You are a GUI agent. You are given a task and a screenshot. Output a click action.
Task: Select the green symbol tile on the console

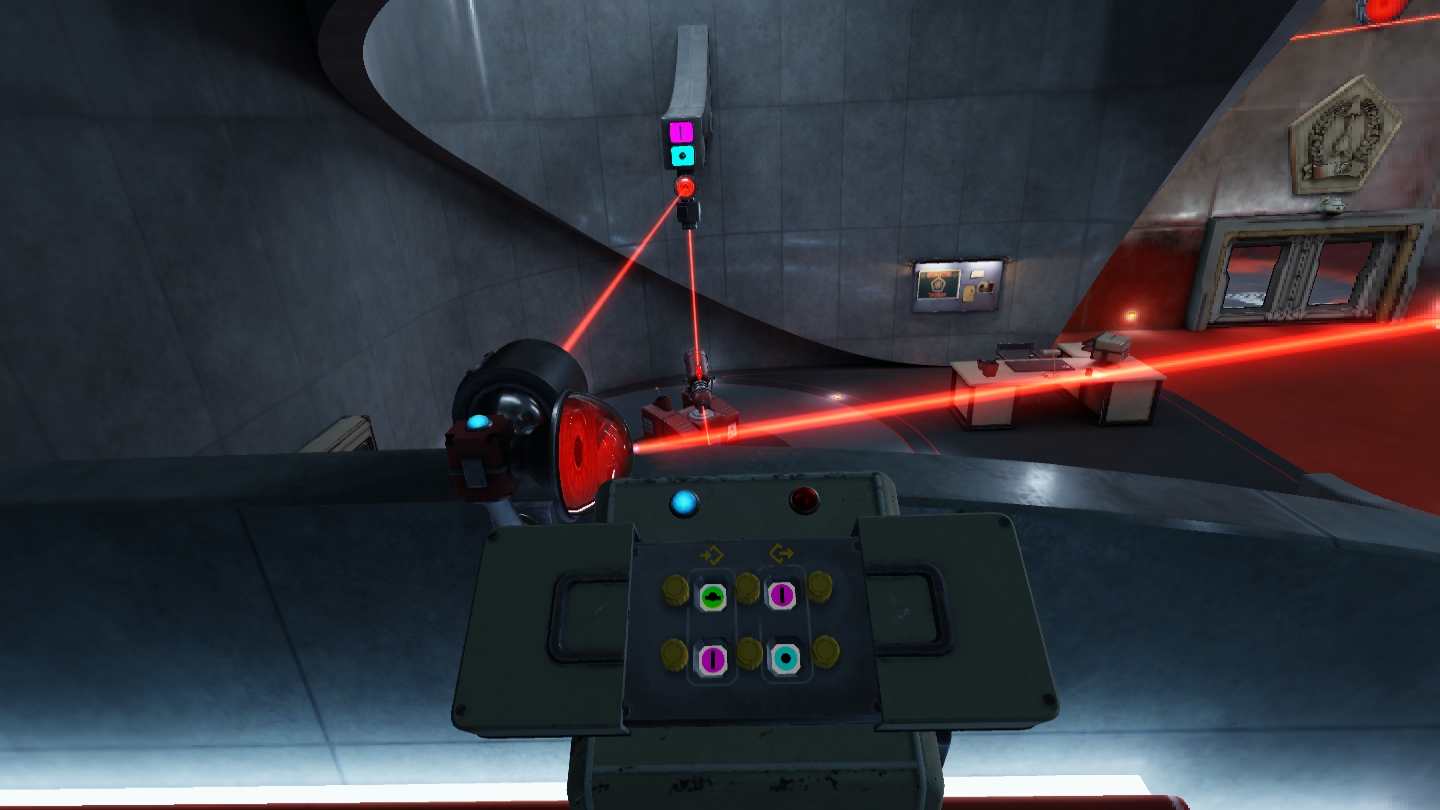[712, 597]
